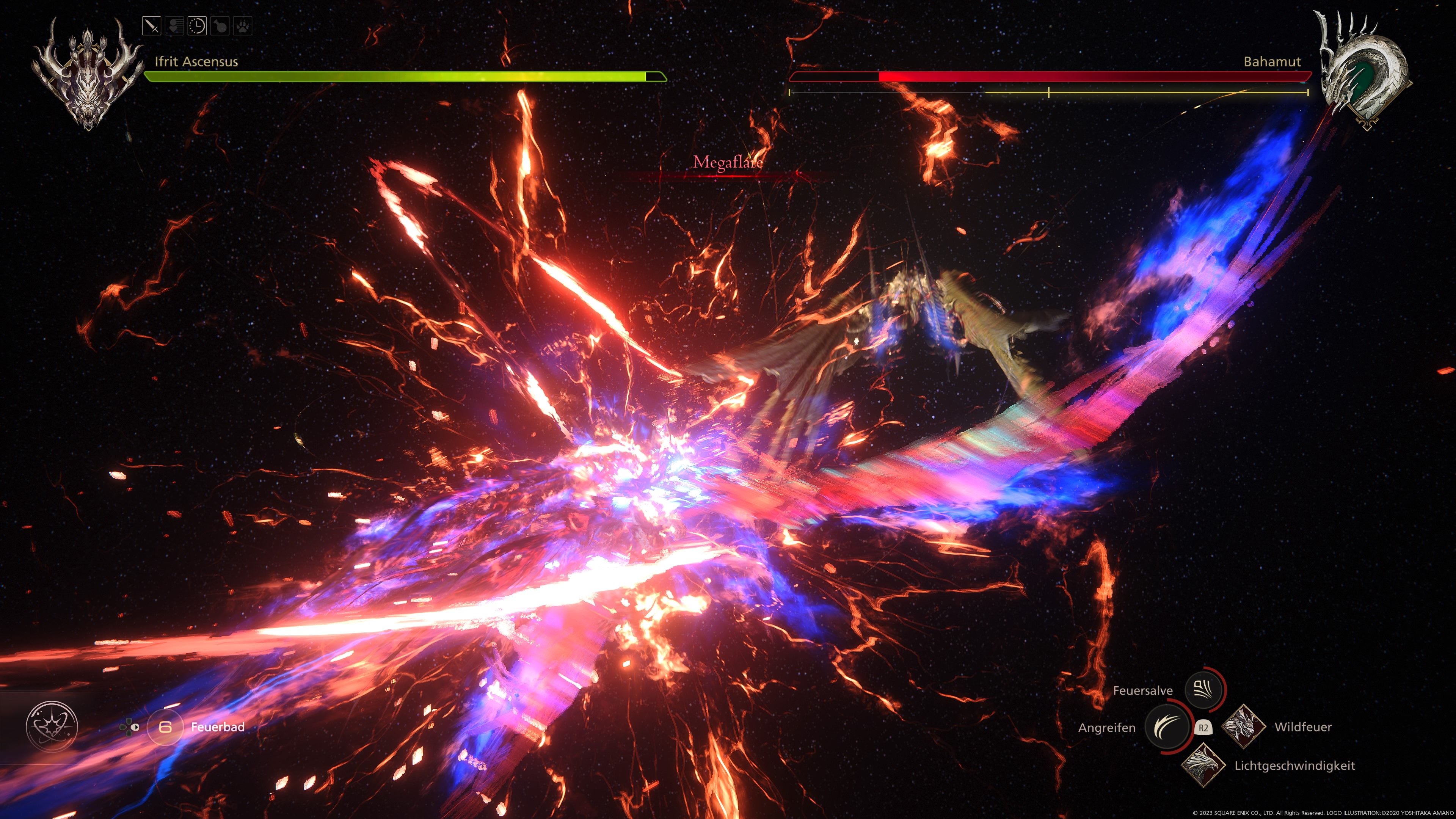The width and height of the screenshot is (1456, 819).
Task: Use the Angreifen claw attack icon
Action: pyautogui.click(x=1167, y=727)
